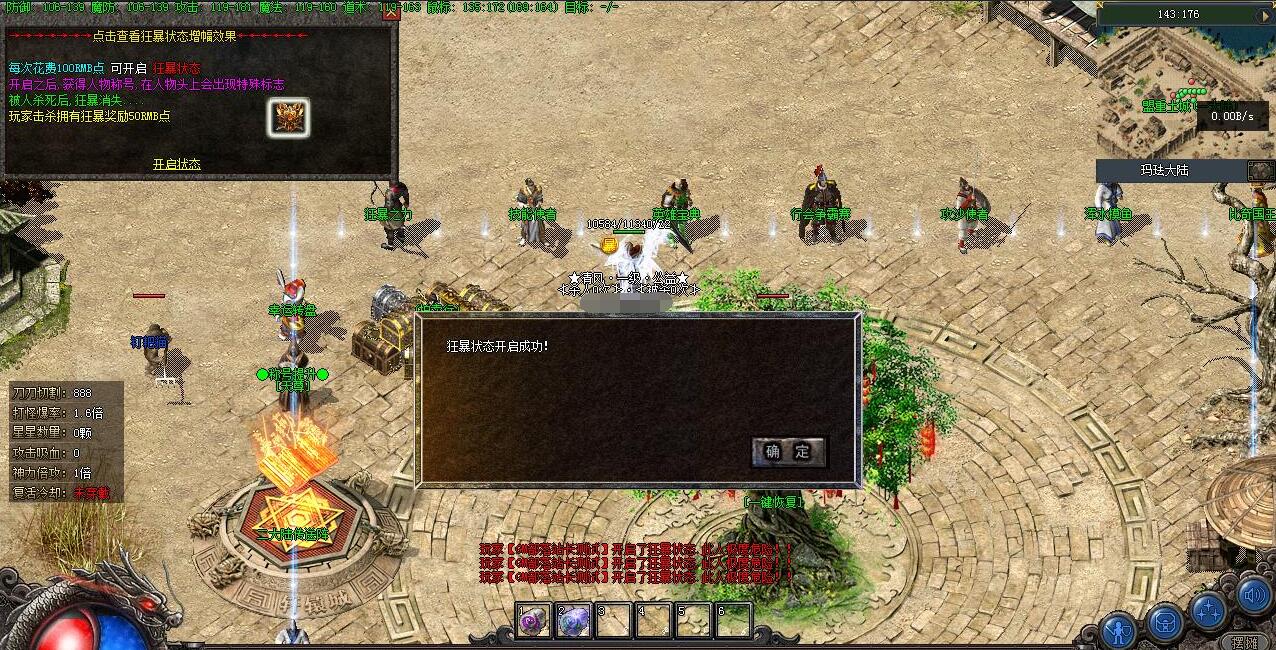This screenshot has width=1276, height=650.
Task: Open the bag with the chest icon
Action: click(1164, 623)
